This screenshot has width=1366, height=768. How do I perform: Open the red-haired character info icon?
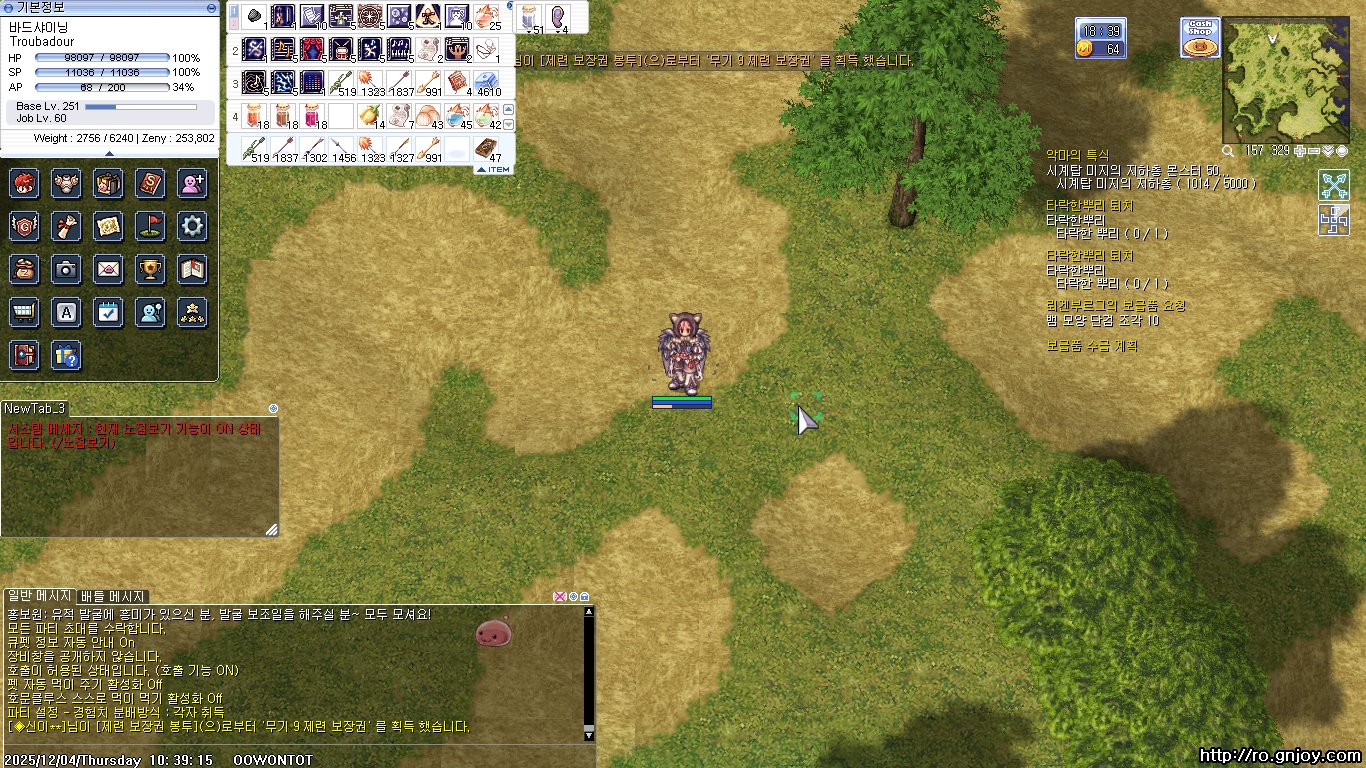tap(24, 183)
